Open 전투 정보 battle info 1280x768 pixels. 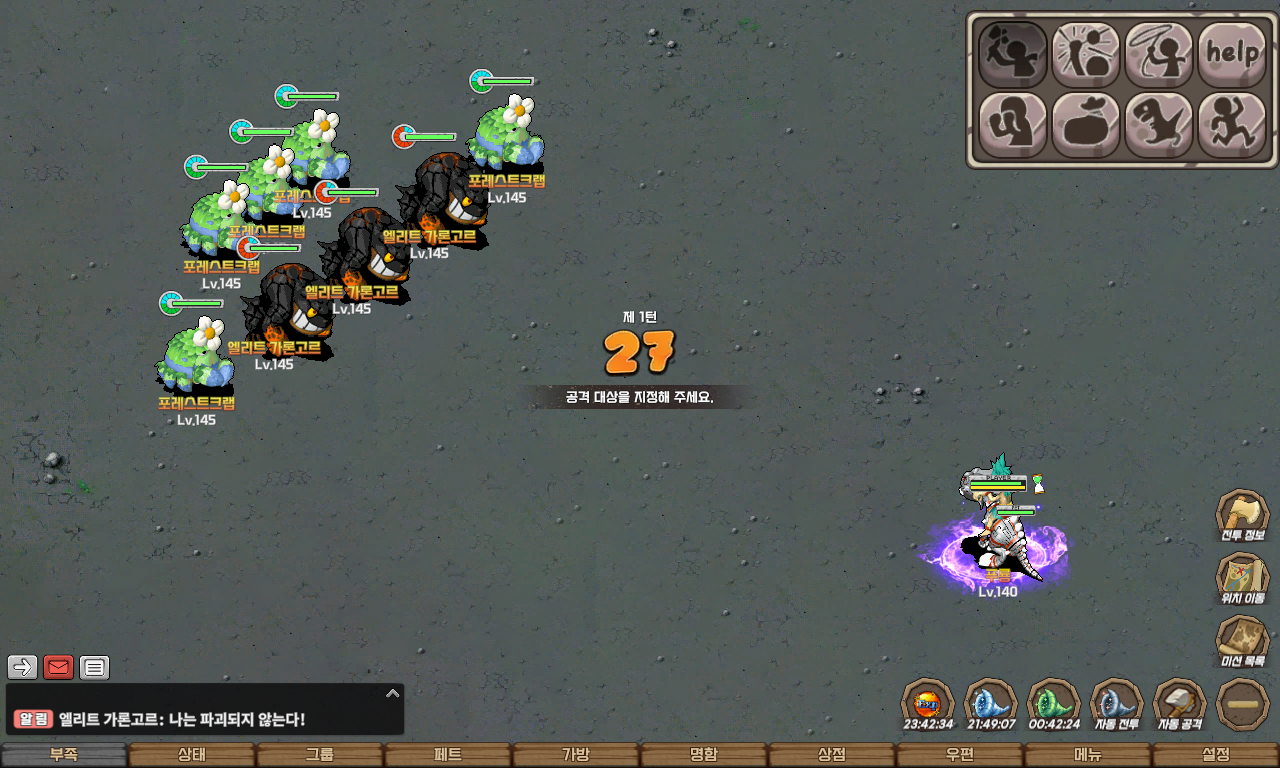tap(1242, 516)
